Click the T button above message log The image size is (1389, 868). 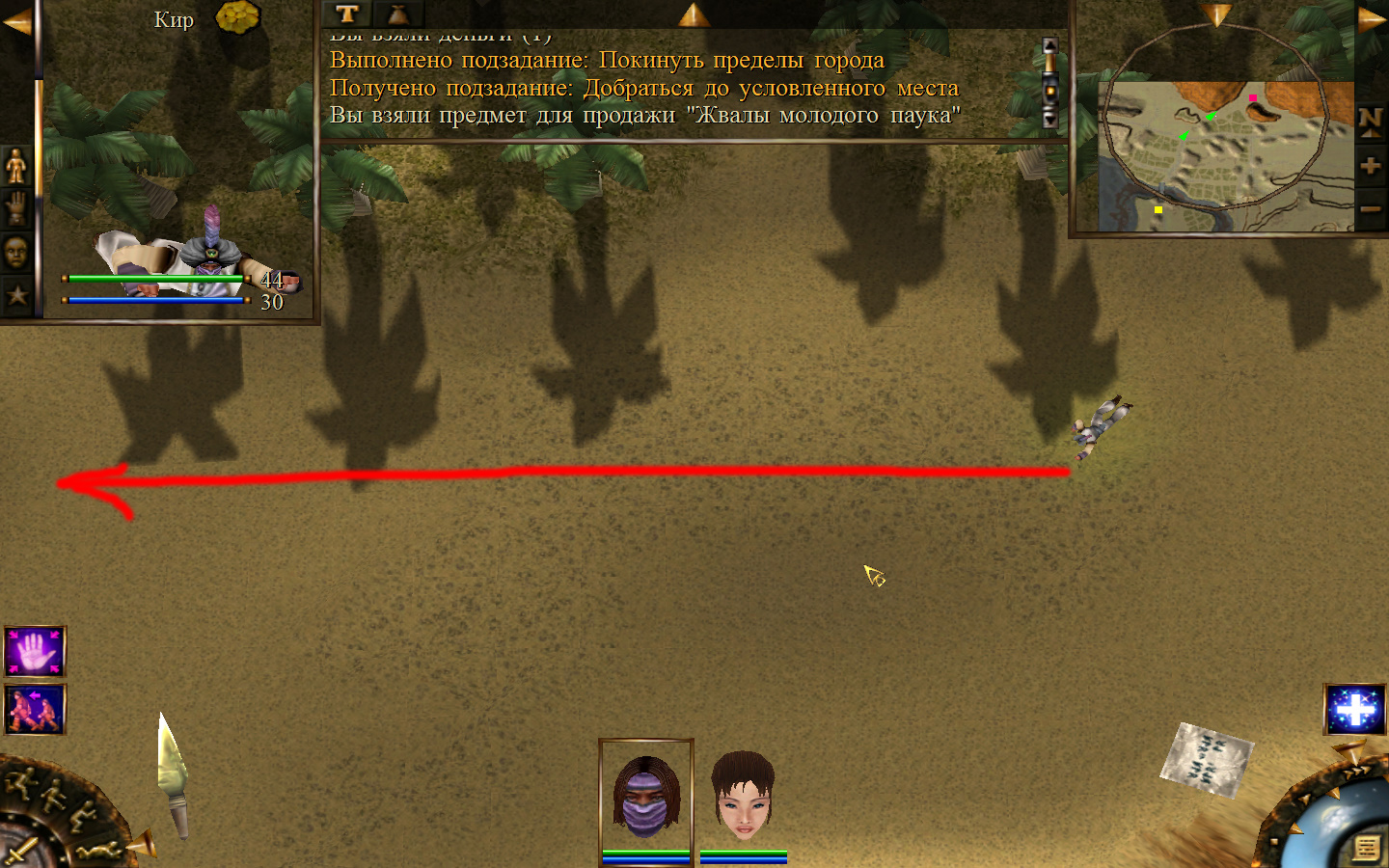tap(347, 14)
